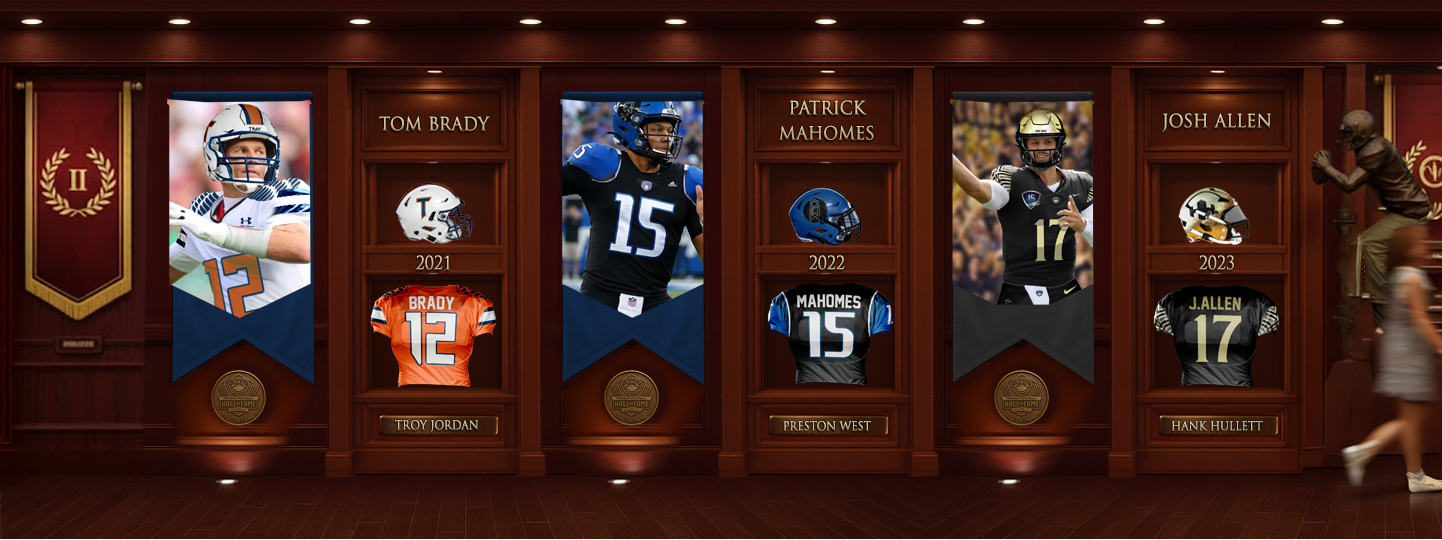This screenshot has height=540, width=1442.
Task: View the orange Brady 12 jersey
Action: 433,335
